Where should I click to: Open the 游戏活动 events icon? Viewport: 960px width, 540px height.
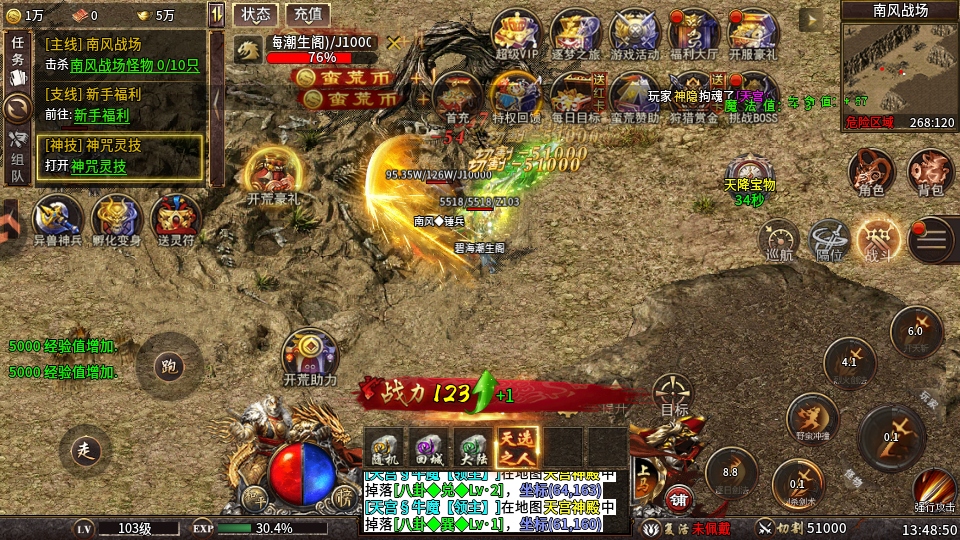point(634,34)
